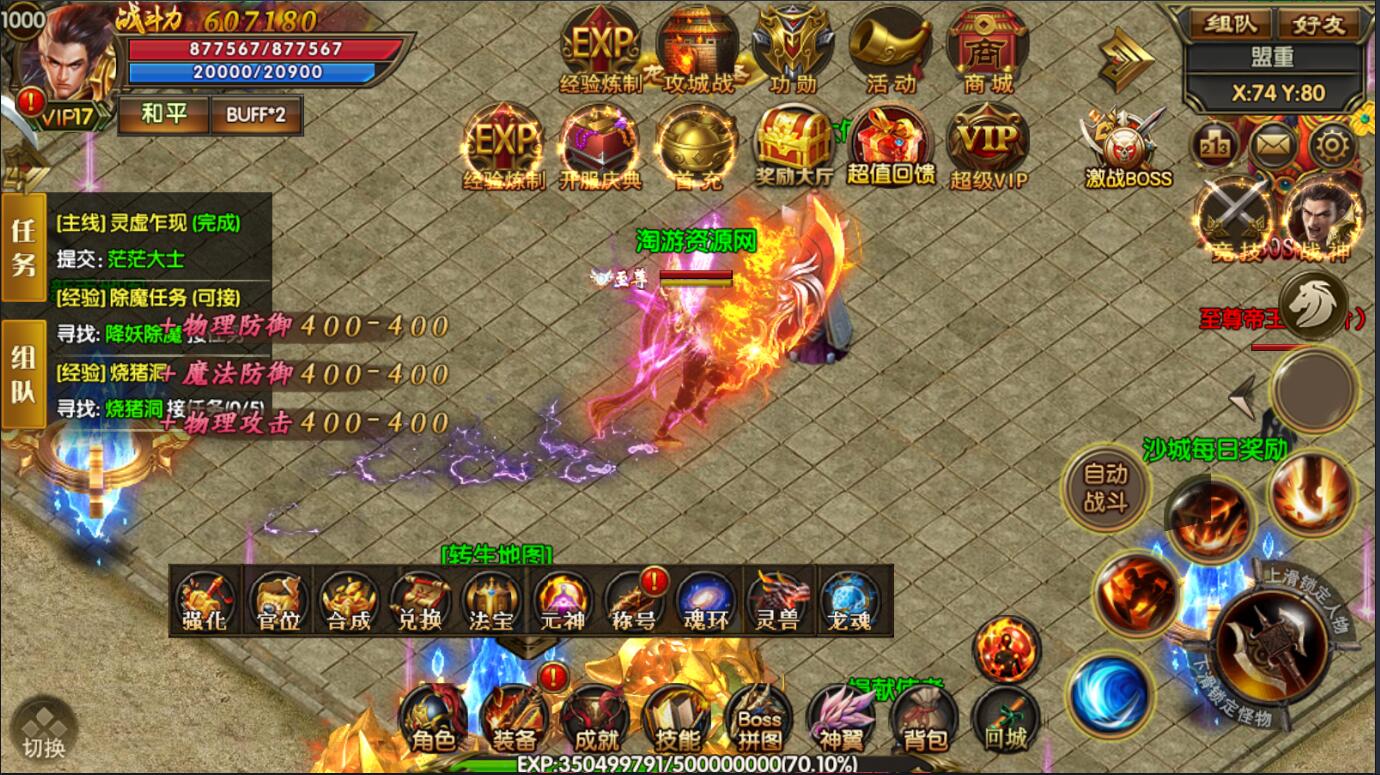Open the 灵兽 spirit beast menu
Viewport: 1380px width, 775px height.
[x=777, y=603]
